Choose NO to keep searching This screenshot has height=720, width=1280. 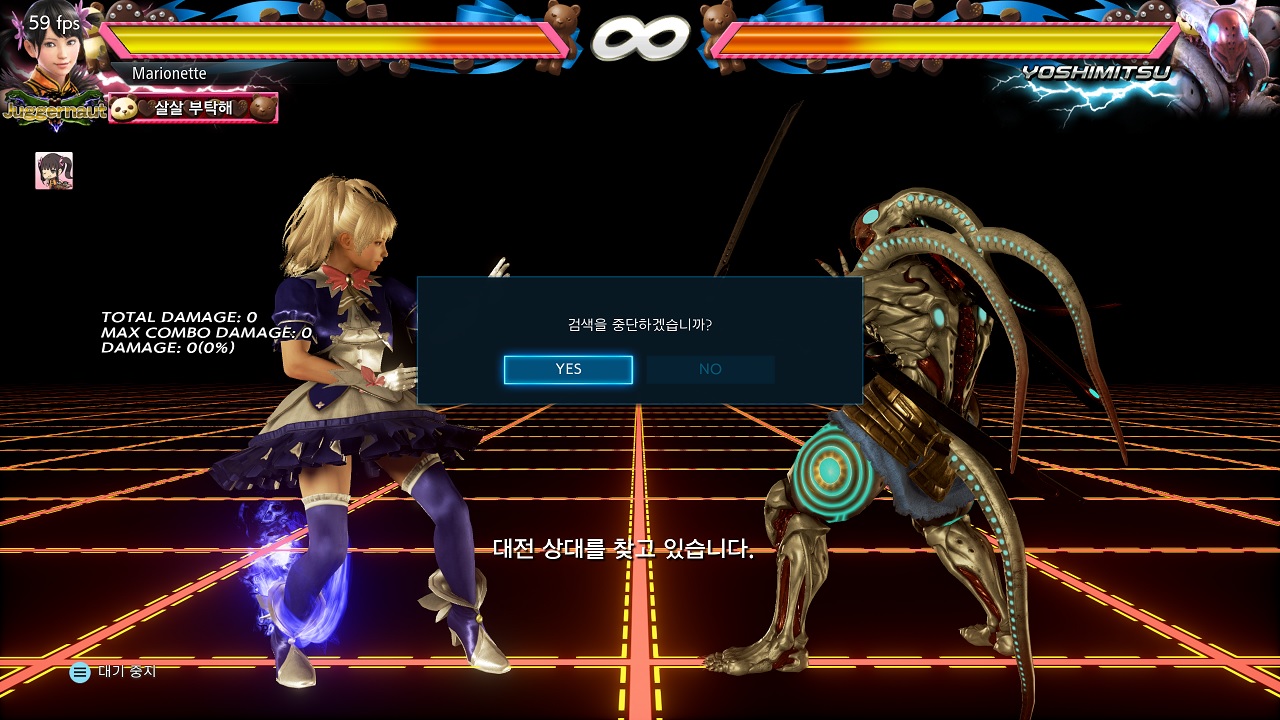click(710, 369)
